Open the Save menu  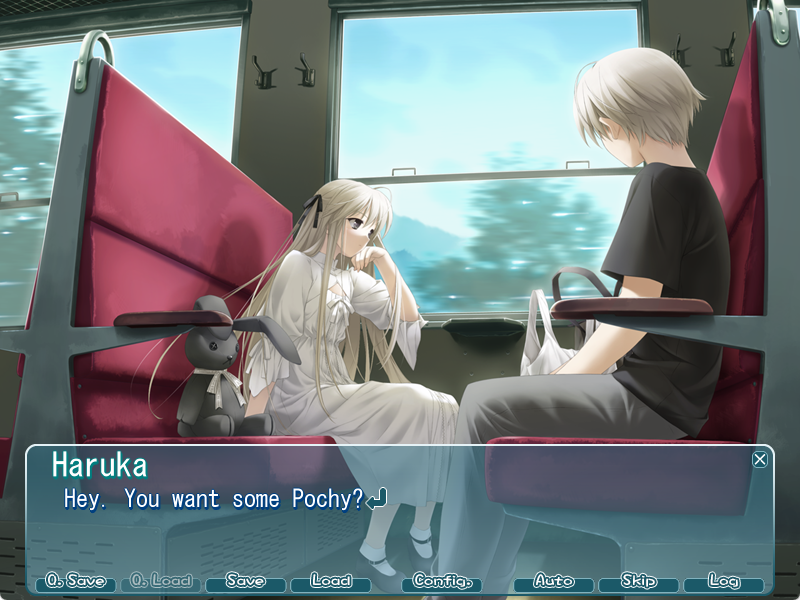click(x=245, y=581)
